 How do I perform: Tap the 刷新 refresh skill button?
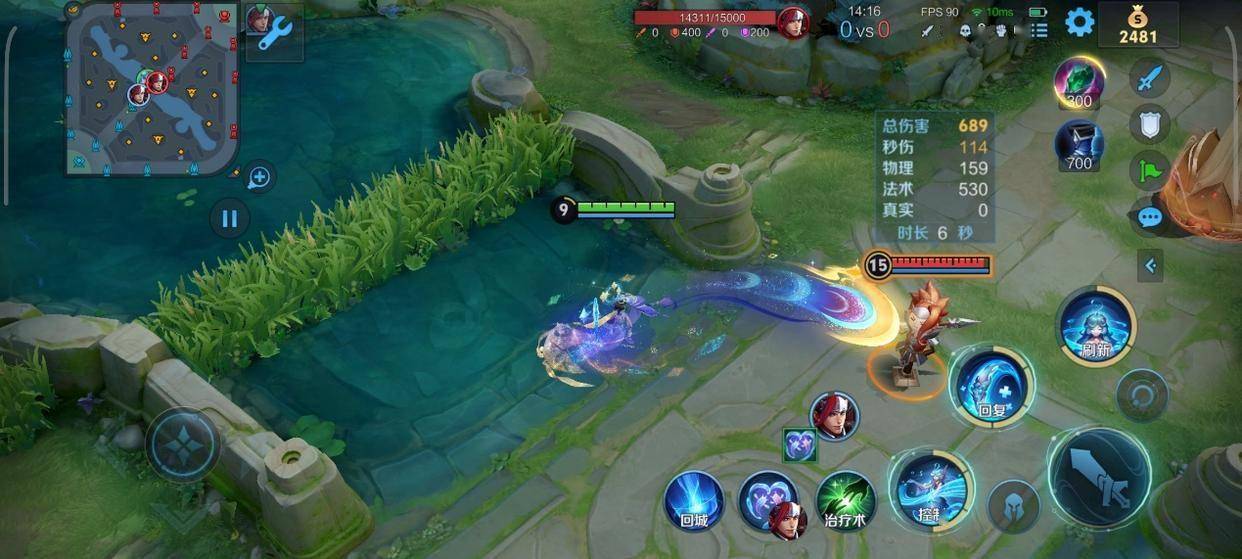click(1097, 326)
